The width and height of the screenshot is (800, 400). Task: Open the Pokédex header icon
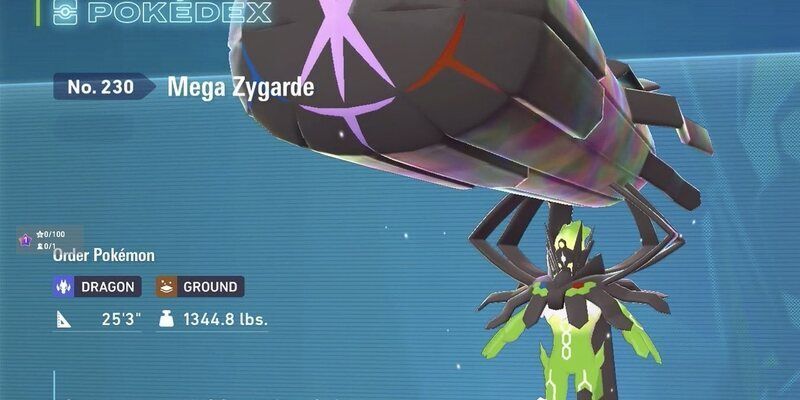(x=63, y=12)
